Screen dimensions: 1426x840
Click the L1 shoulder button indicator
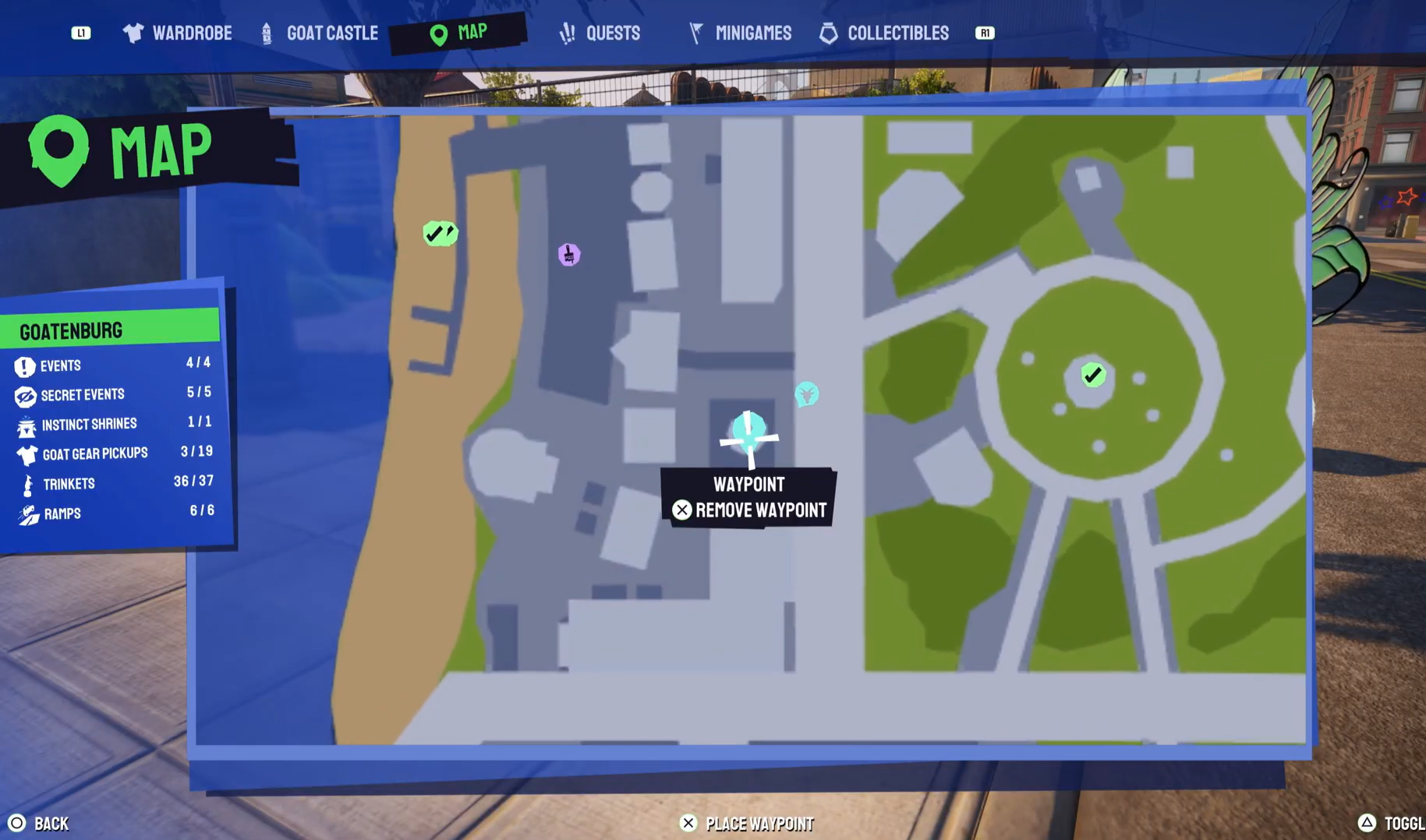(x=81, y=33)
